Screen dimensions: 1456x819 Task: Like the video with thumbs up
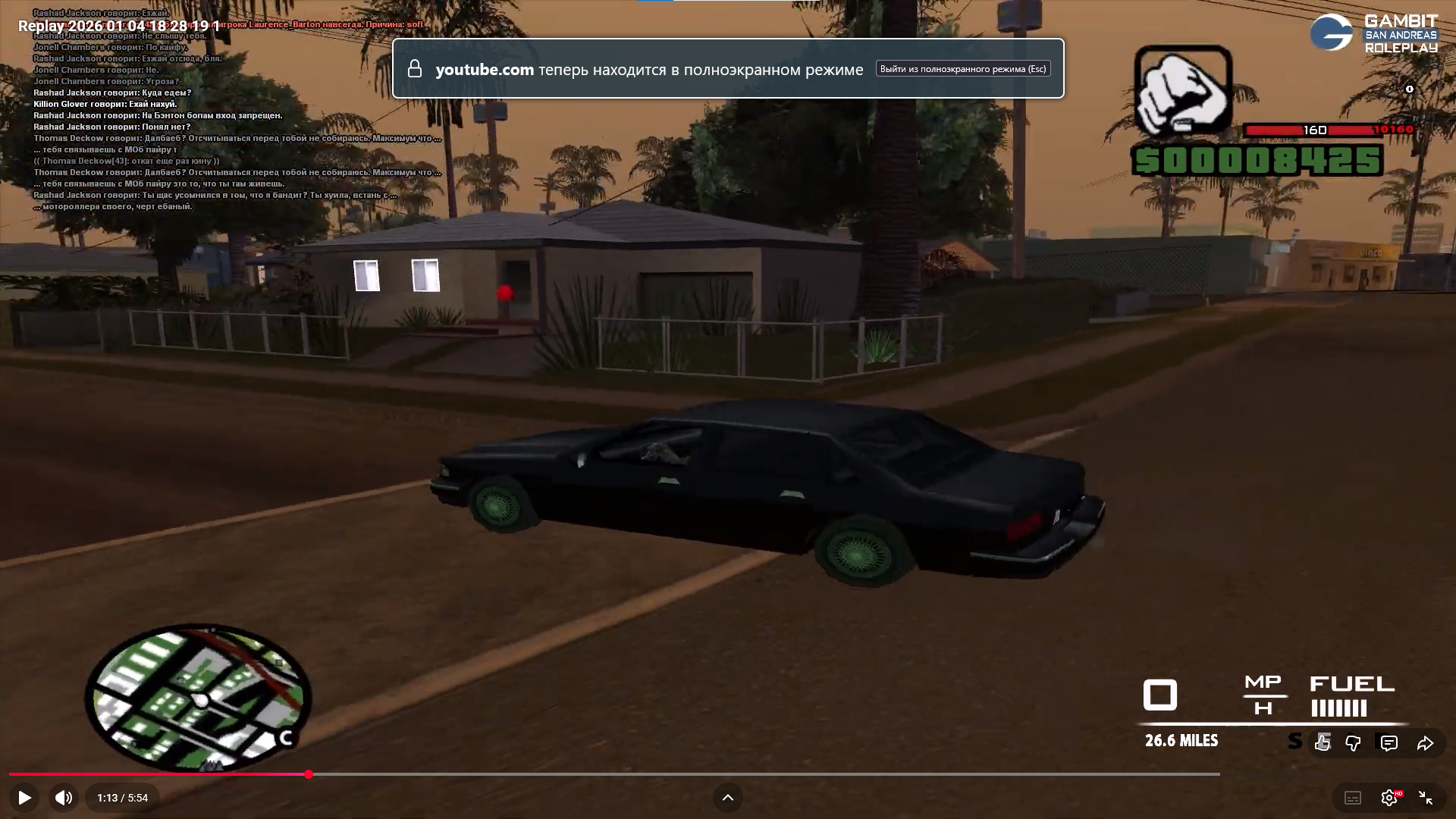pos(1323,743)
